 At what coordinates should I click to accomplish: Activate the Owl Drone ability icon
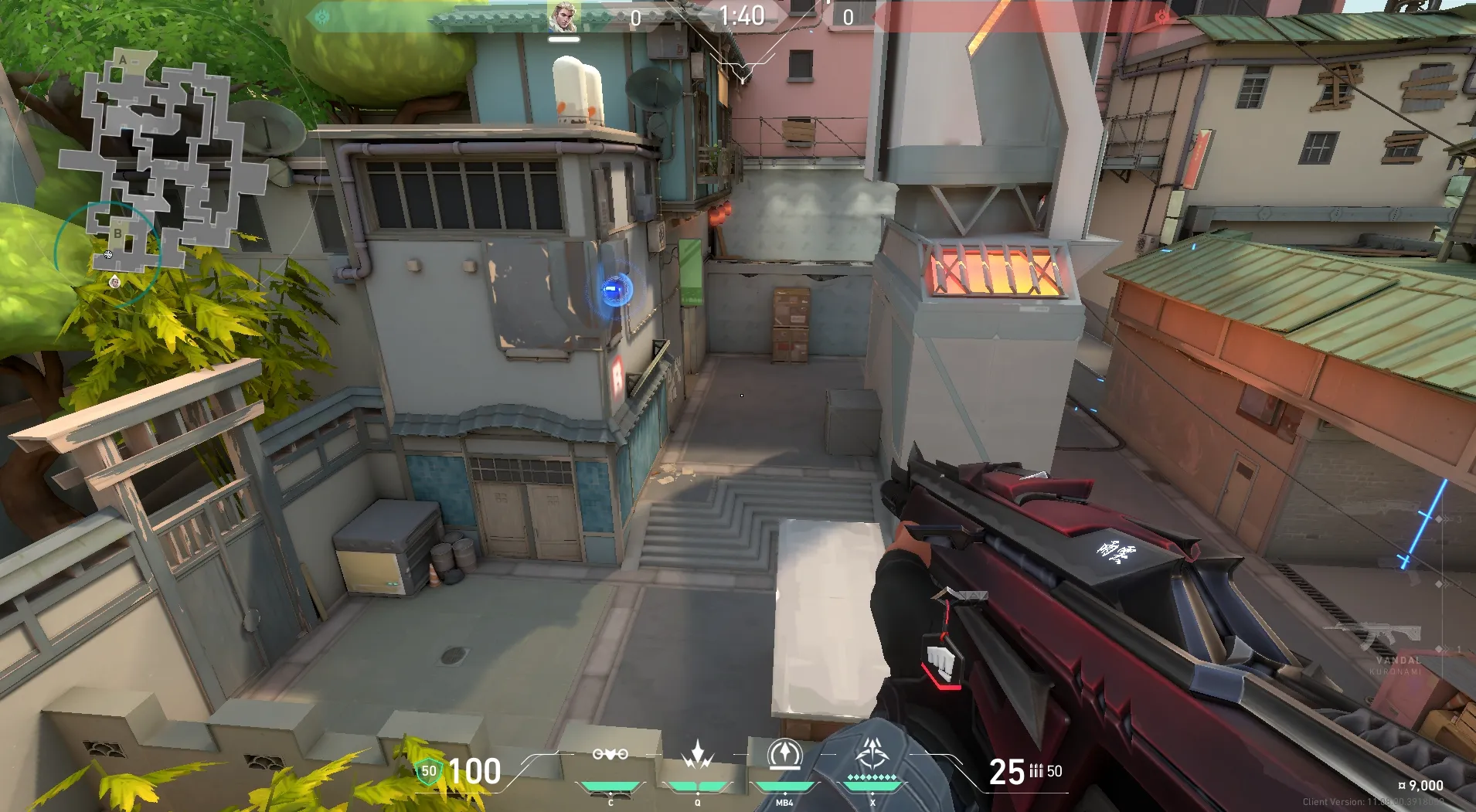pos(610,755)
